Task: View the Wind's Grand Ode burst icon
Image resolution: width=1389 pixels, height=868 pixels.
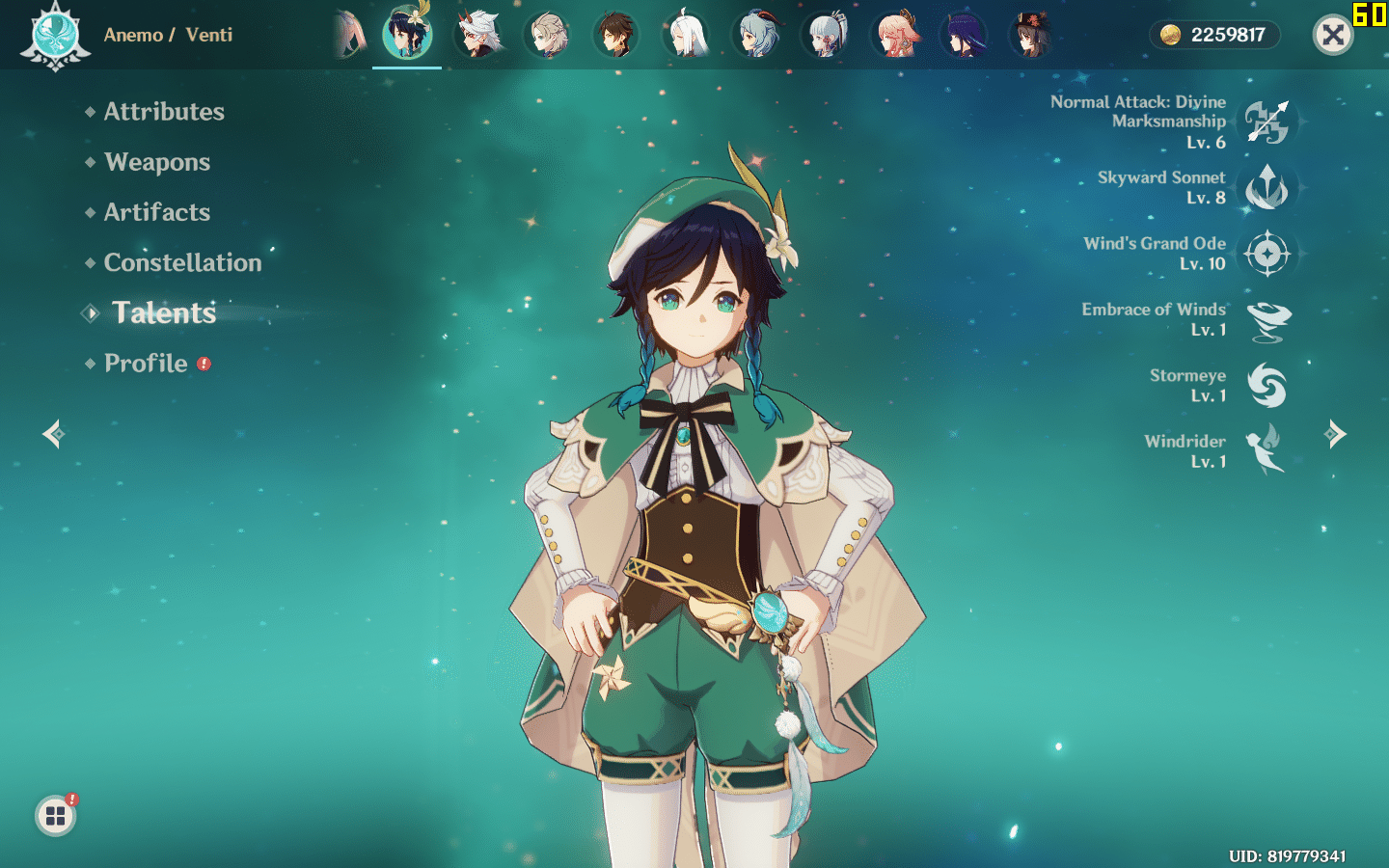Action: coord(1266,254)
